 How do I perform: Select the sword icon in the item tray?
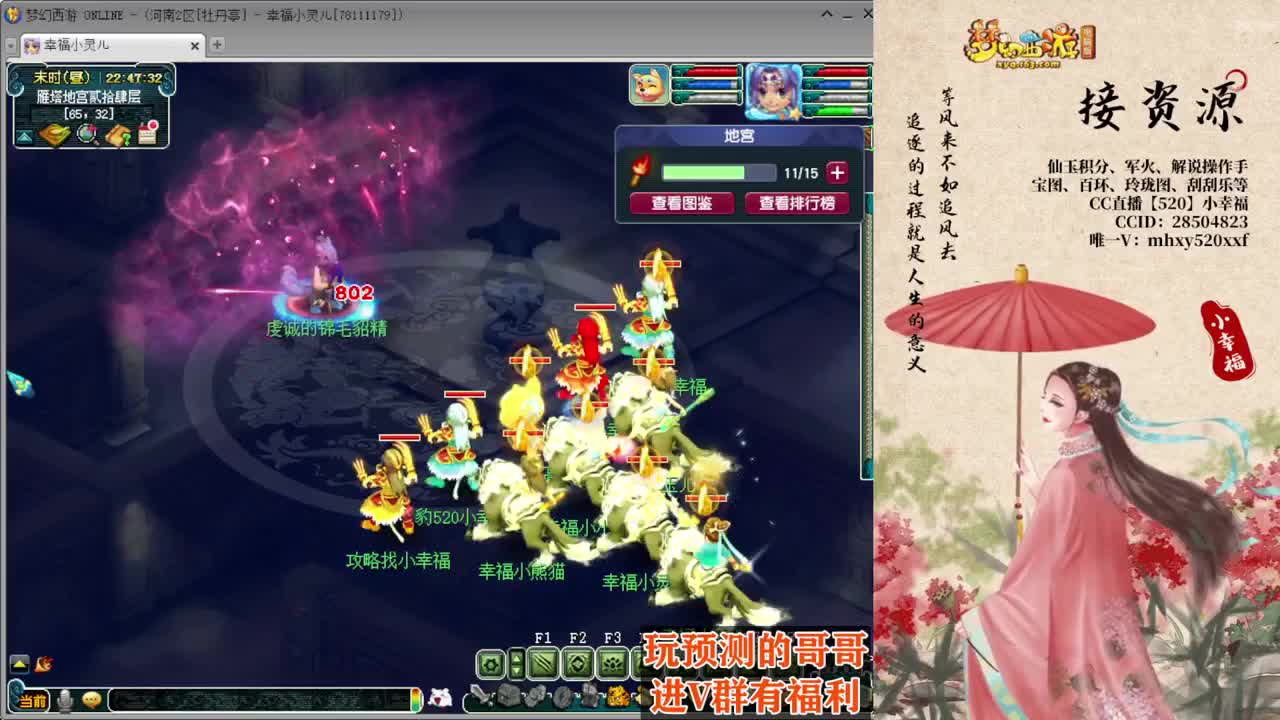480,695
